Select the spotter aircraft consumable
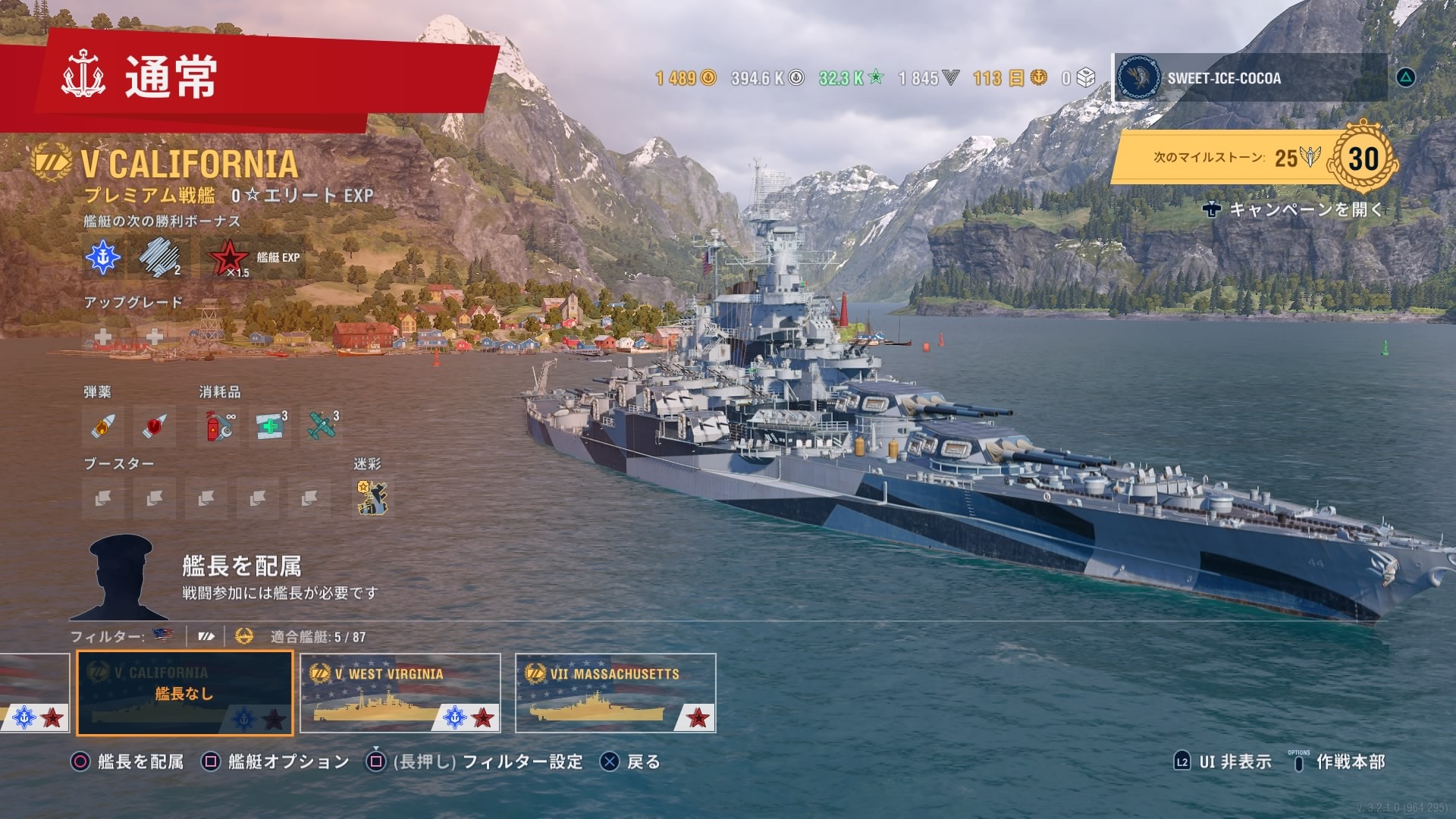The height and width of the screenshot is (819, 1456). [x=322, y=426]
